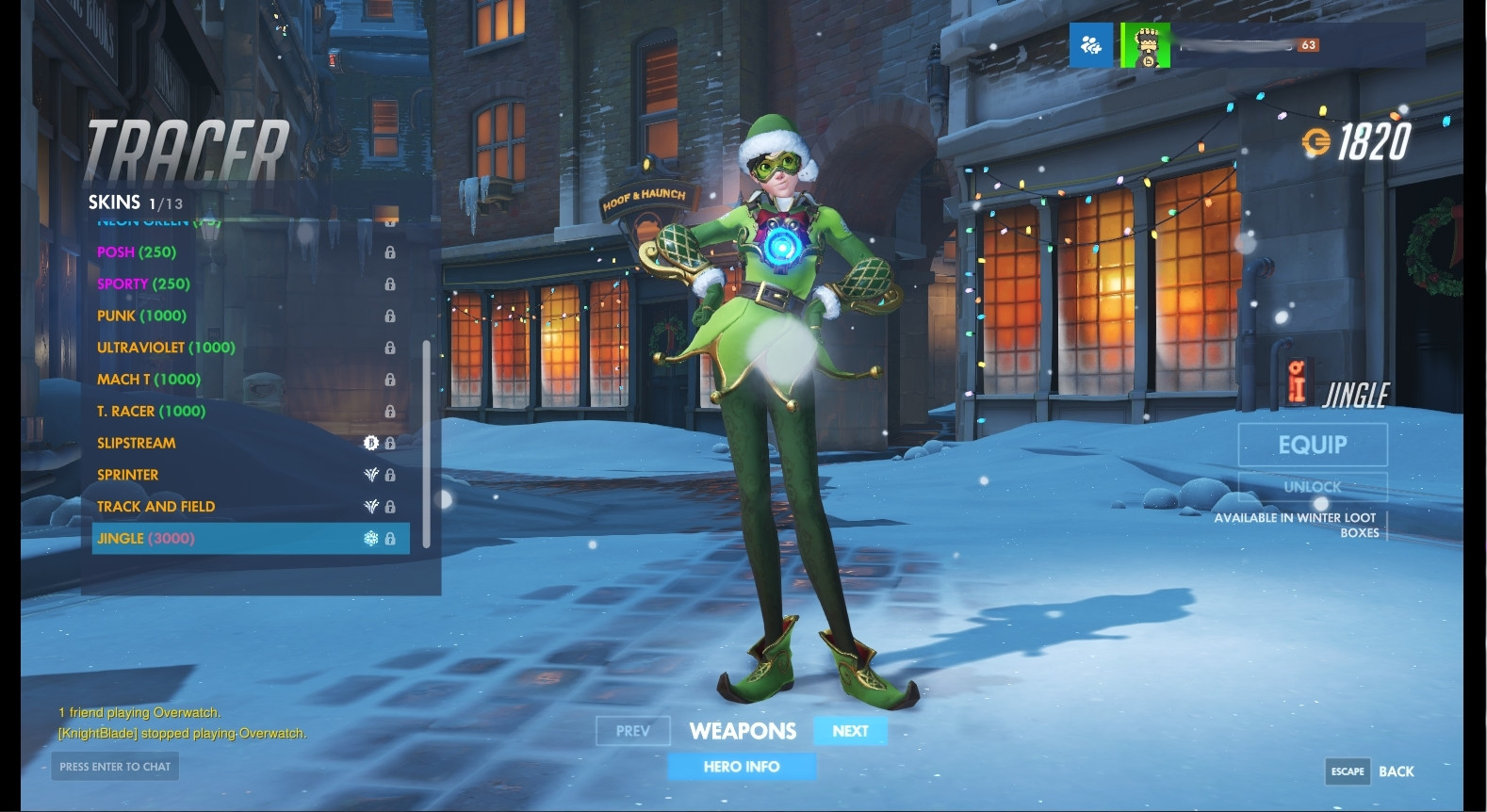
Task: Go to the Next category
Action: (850, 731)
